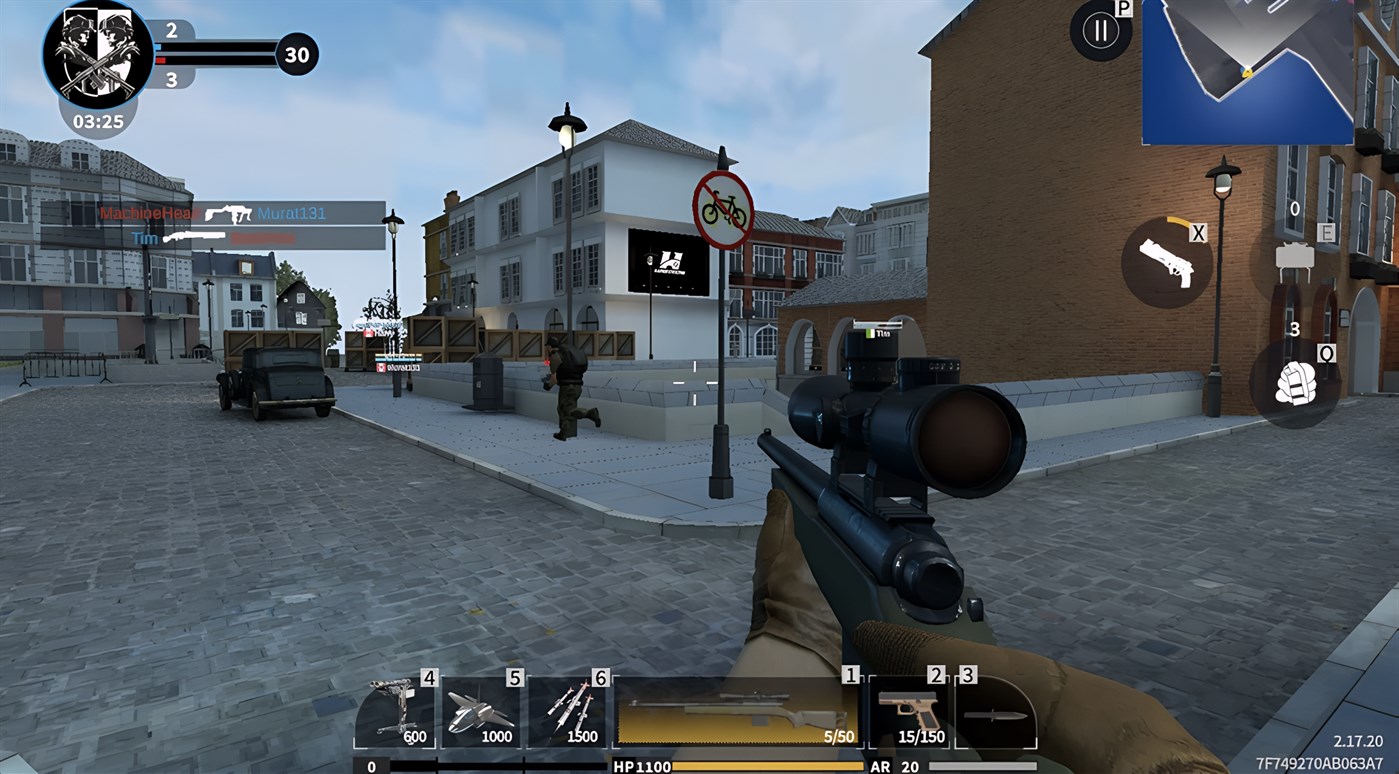The height and width of the screenshot is (774, 1399).
Task: Expand the minimap in the corner
Action: [x=1248, y=72]
